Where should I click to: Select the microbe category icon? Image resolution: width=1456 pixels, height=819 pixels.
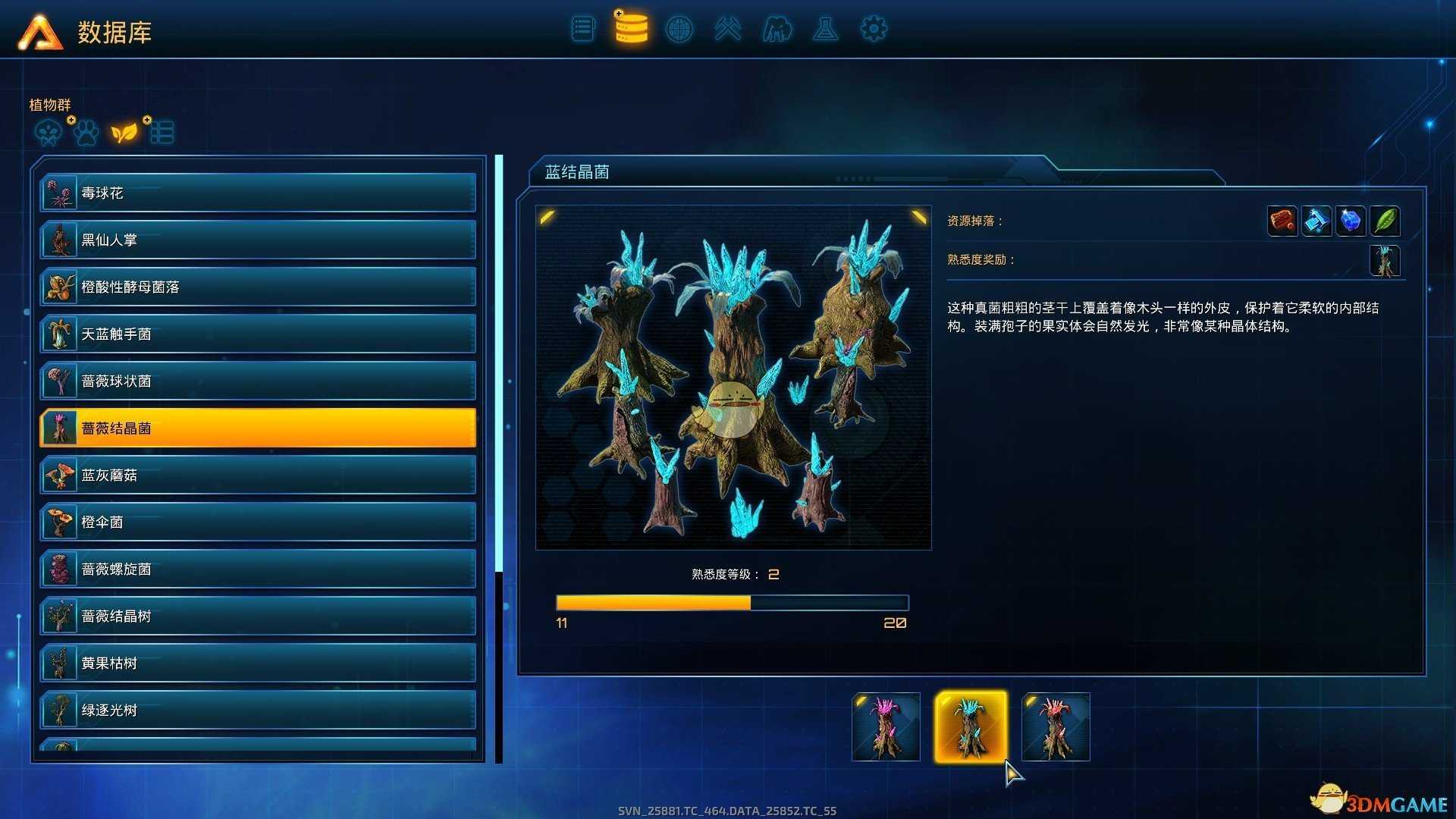tap(47, 130)
